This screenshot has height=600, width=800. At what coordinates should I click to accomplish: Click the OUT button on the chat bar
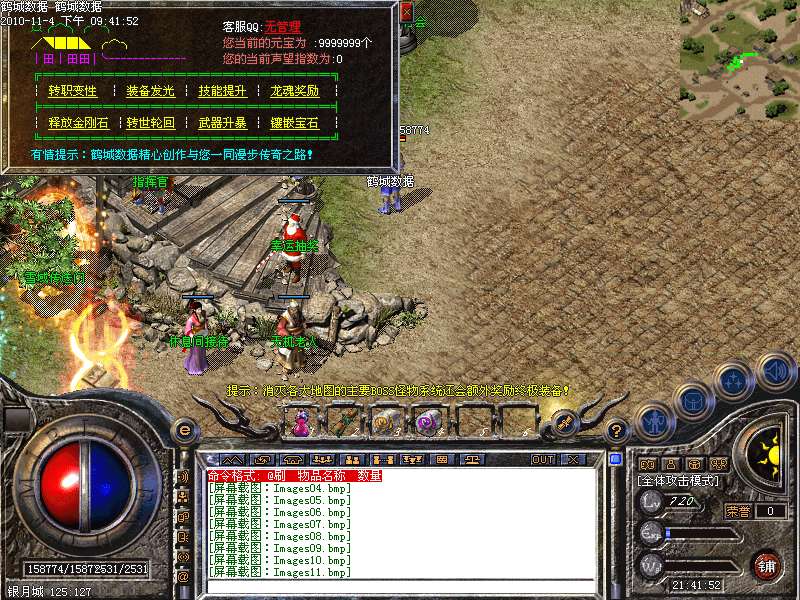coord(543,460)
